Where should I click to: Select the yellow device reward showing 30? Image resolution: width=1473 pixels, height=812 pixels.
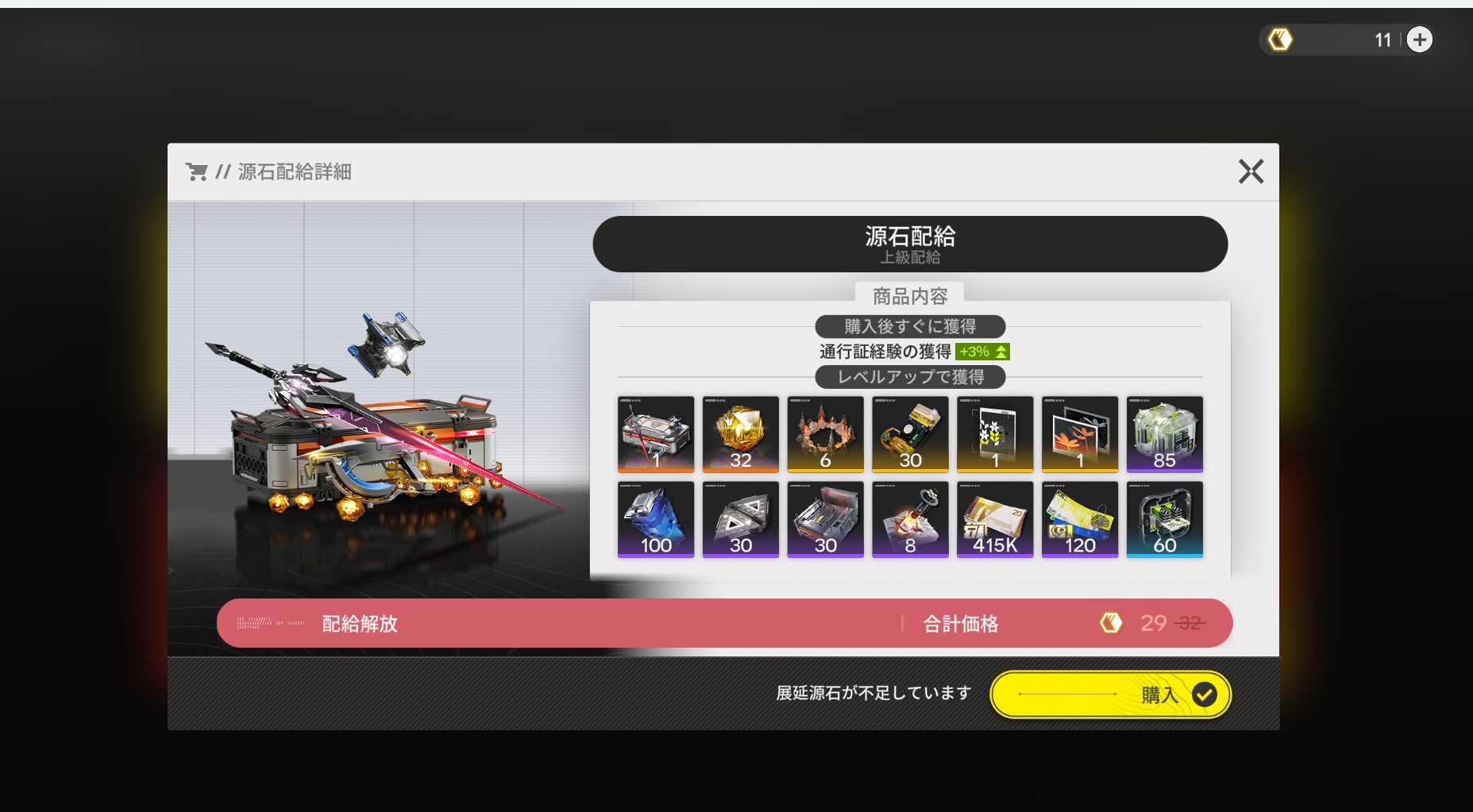pos(910,434)
